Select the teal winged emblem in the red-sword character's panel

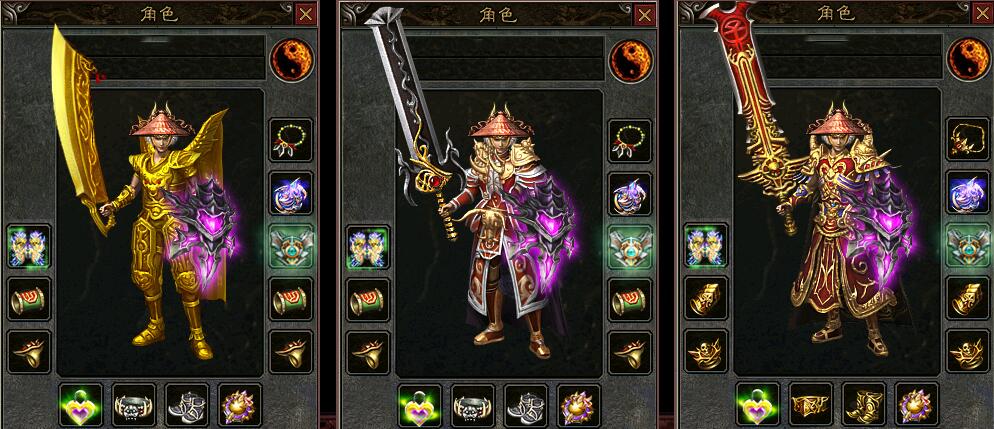(x=968, y=246)
